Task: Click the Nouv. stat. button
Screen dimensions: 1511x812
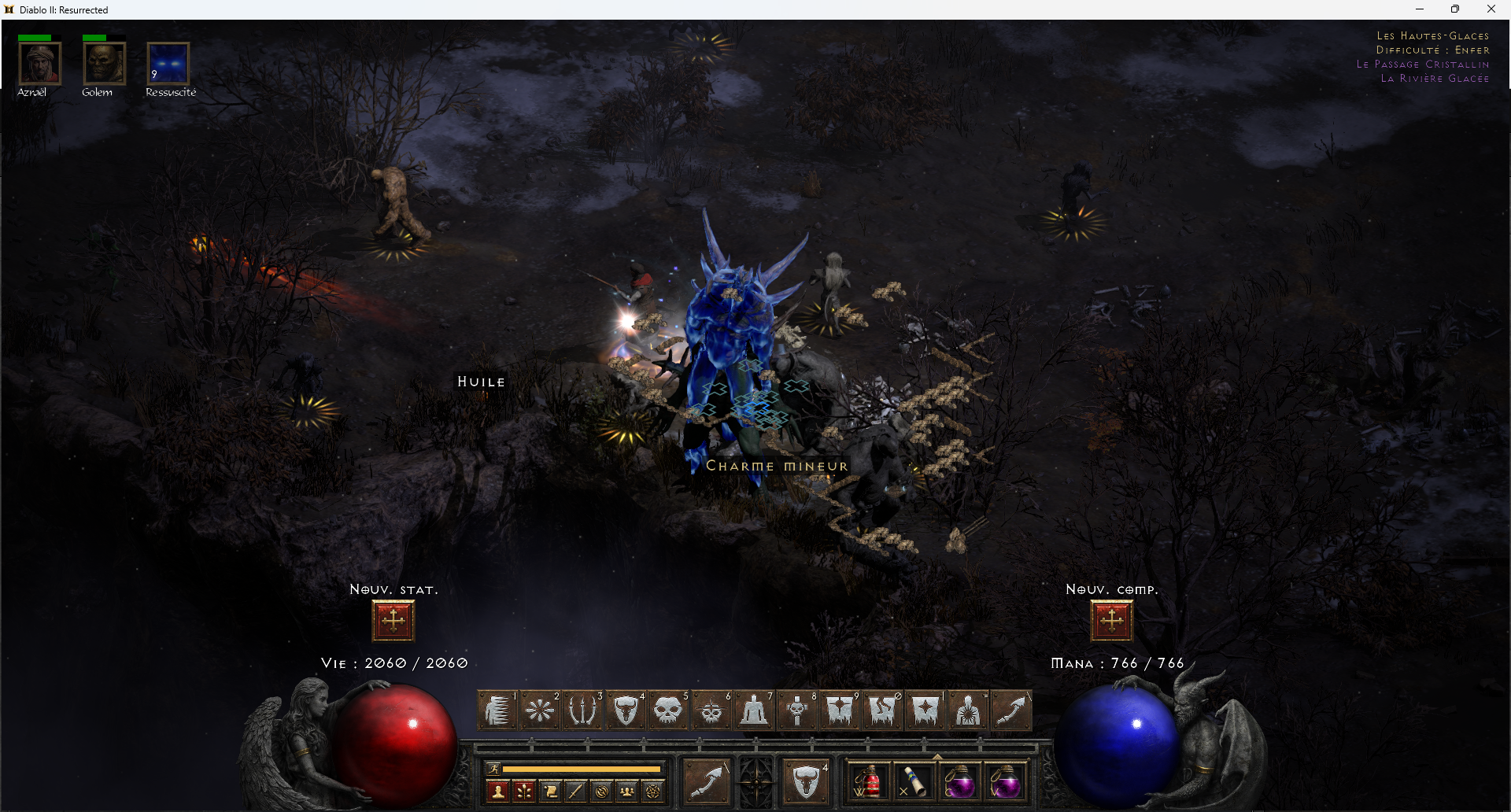Action: click(393, 619)
